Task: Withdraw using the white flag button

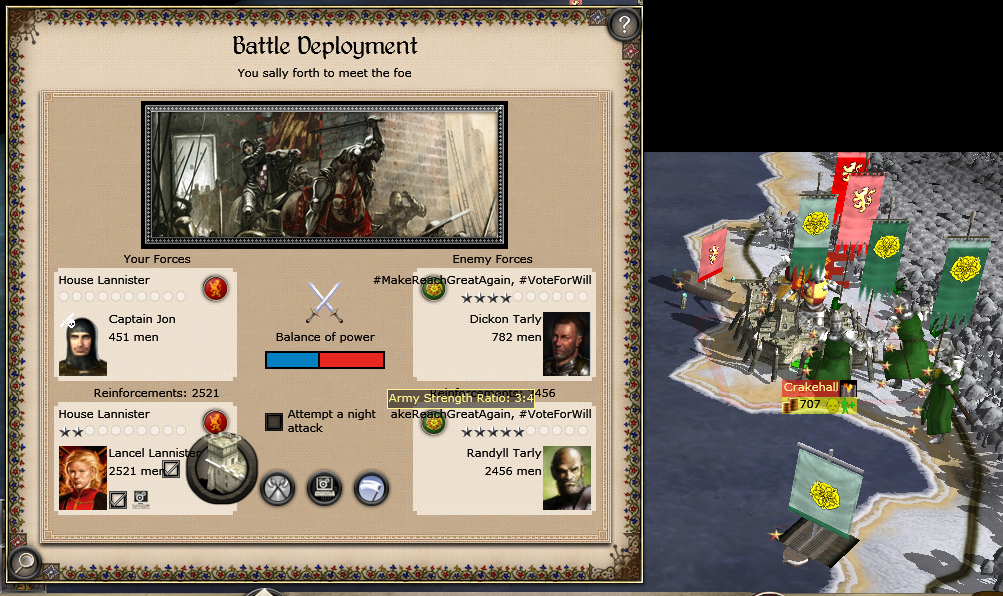Action: (x=371, y=489)
